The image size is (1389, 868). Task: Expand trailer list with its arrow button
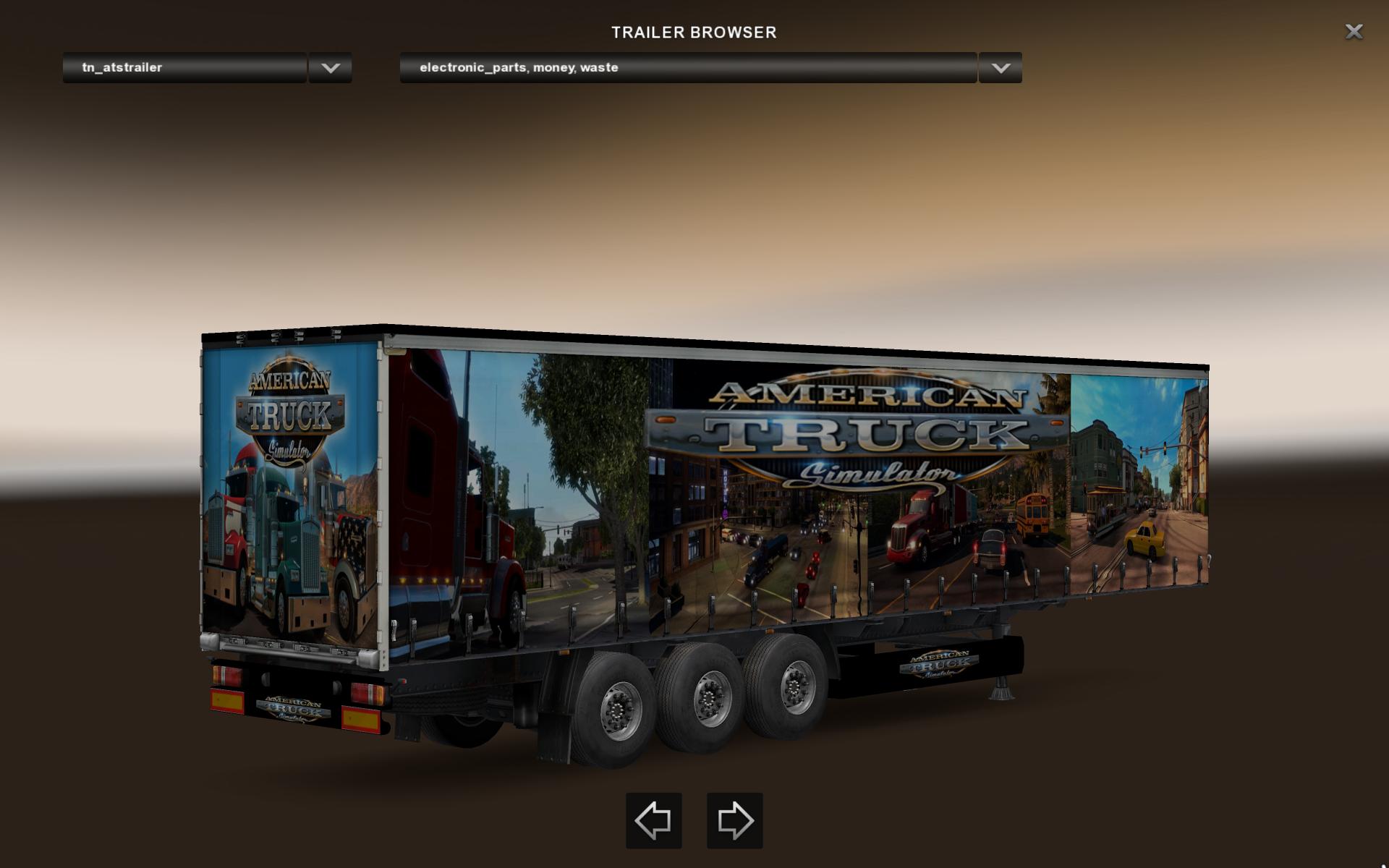click(331, 67)
